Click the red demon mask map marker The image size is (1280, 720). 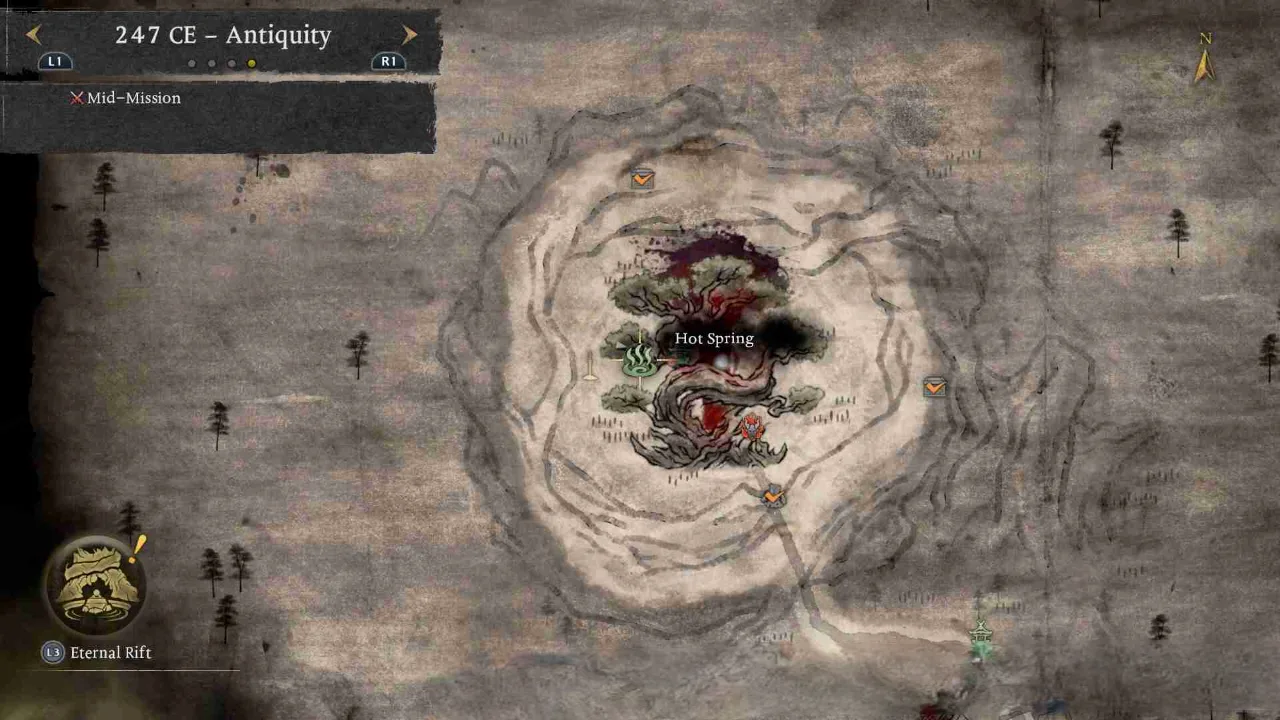752,428
